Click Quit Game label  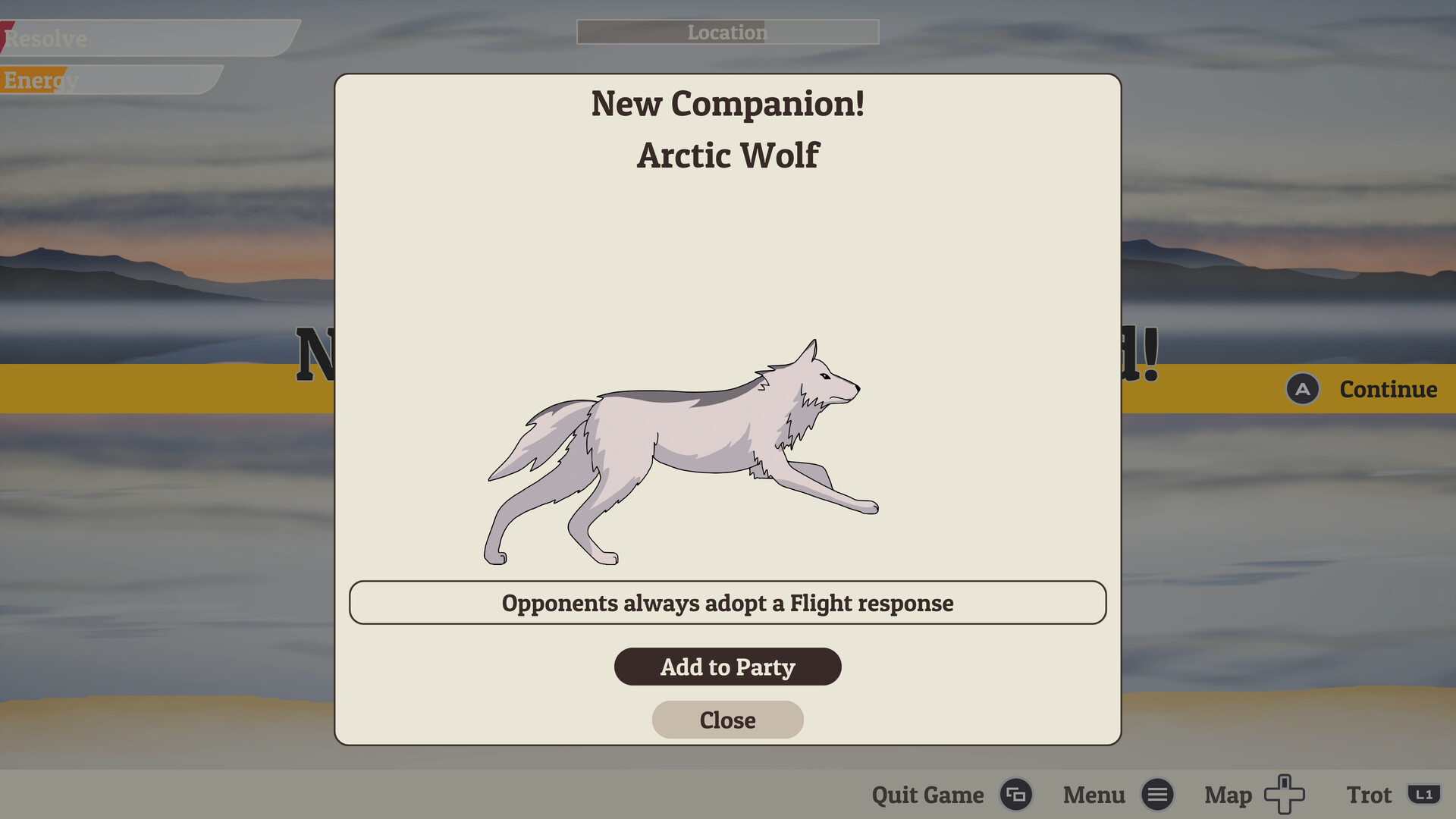tap(927, 795)
